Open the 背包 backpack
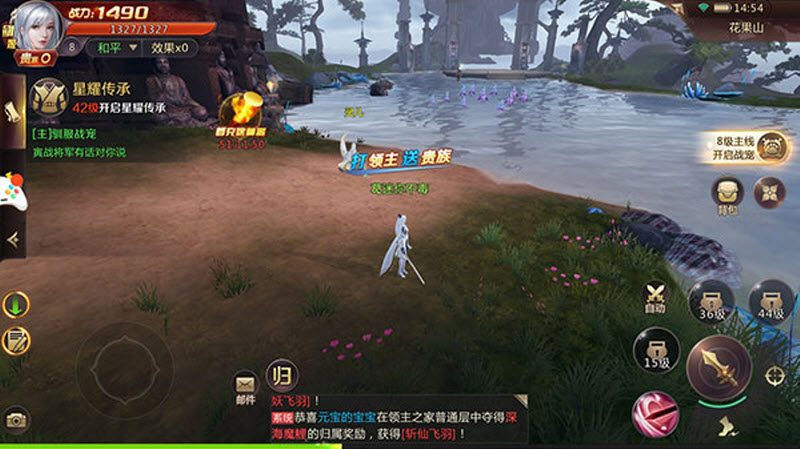800x449 pixels. [727, 194]
